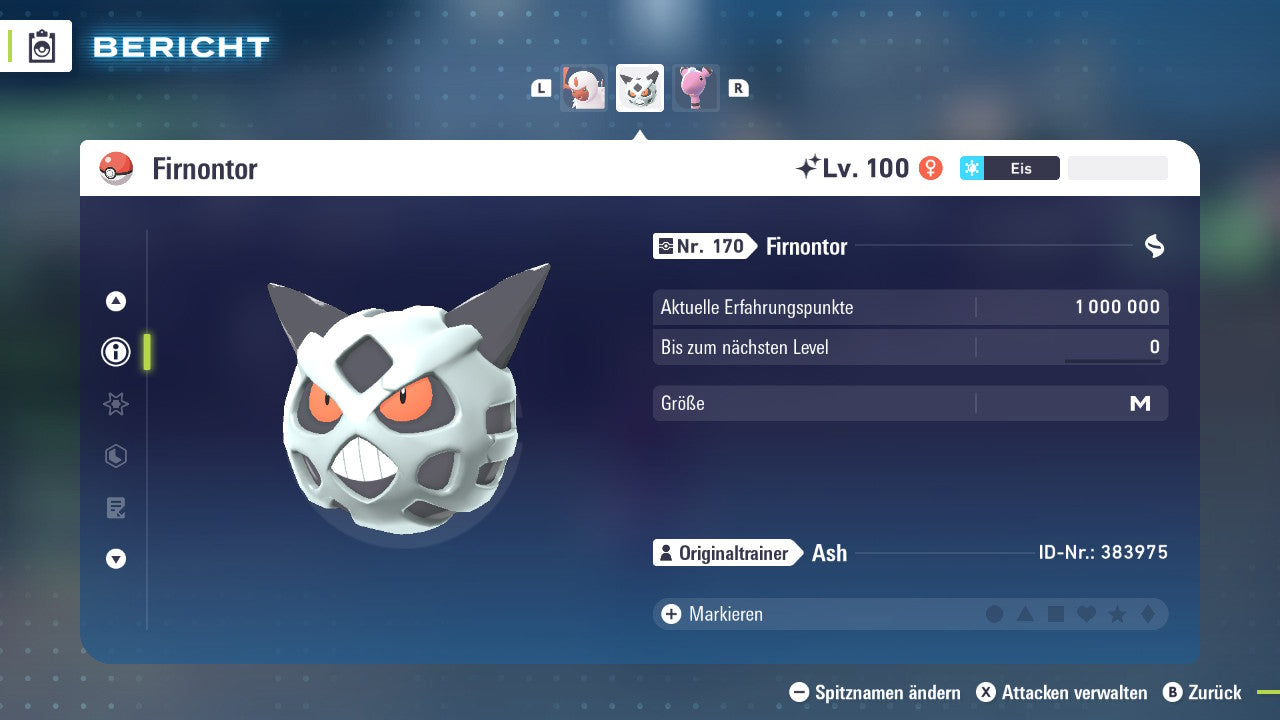Click the experience progress bar next to Eis

(1117, 168)
